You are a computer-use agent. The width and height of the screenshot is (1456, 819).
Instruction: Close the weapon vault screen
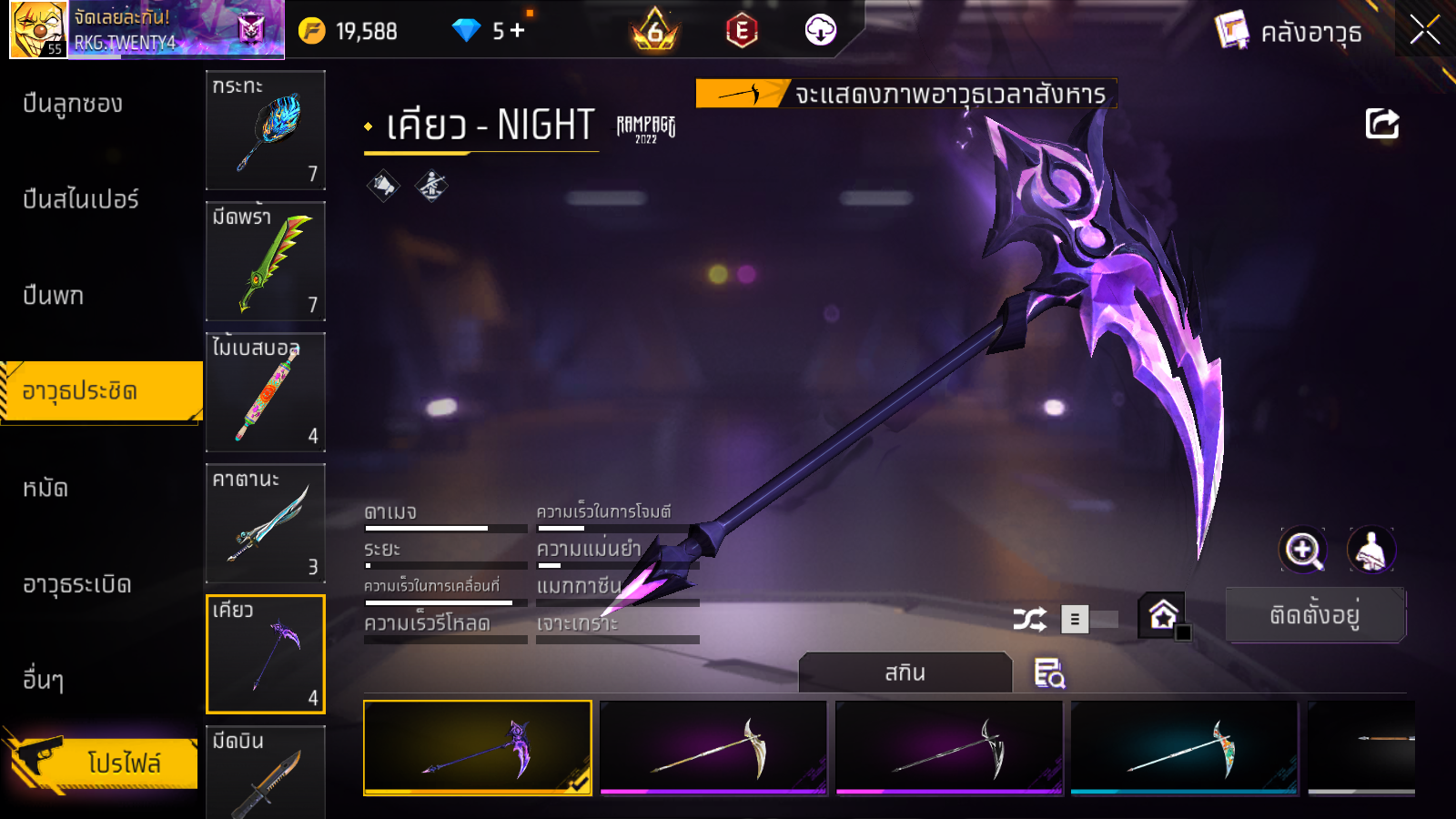point(1424,31)
